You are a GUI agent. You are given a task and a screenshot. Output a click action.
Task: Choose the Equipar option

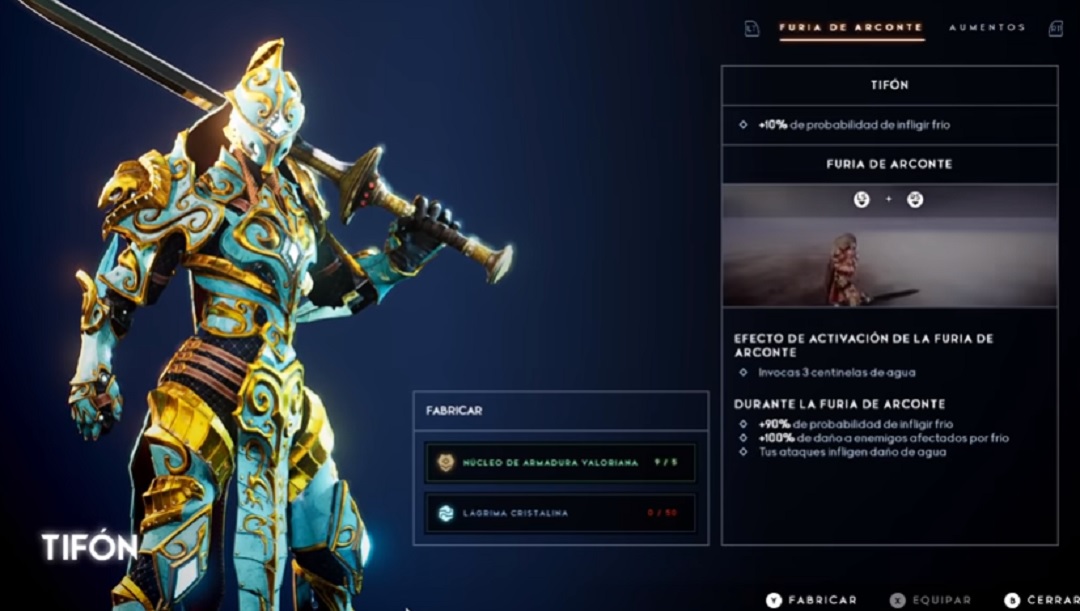[932, 599]
